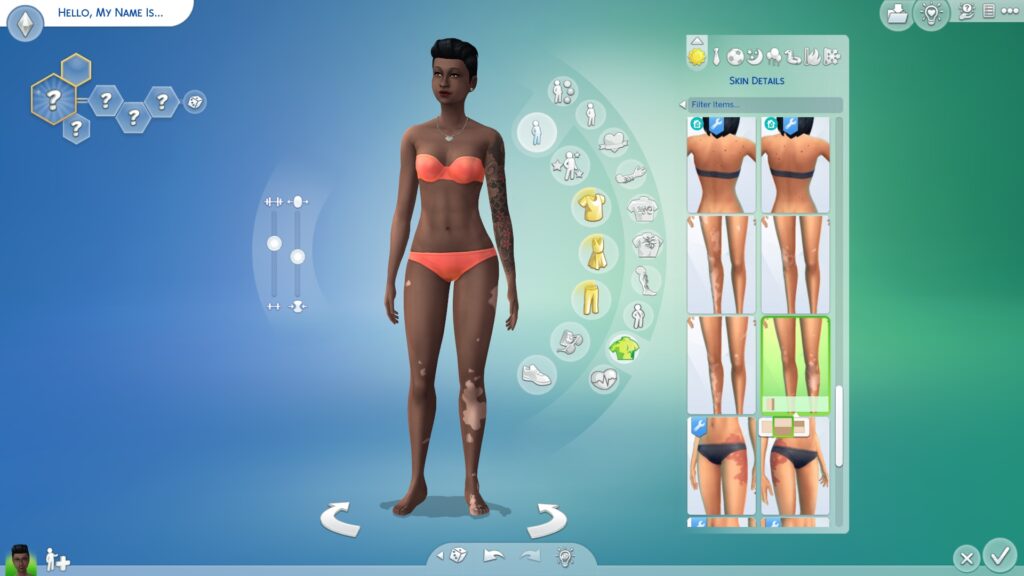
Task: Confirm the Sim with the checkmark button
Action: coord(998,553)
